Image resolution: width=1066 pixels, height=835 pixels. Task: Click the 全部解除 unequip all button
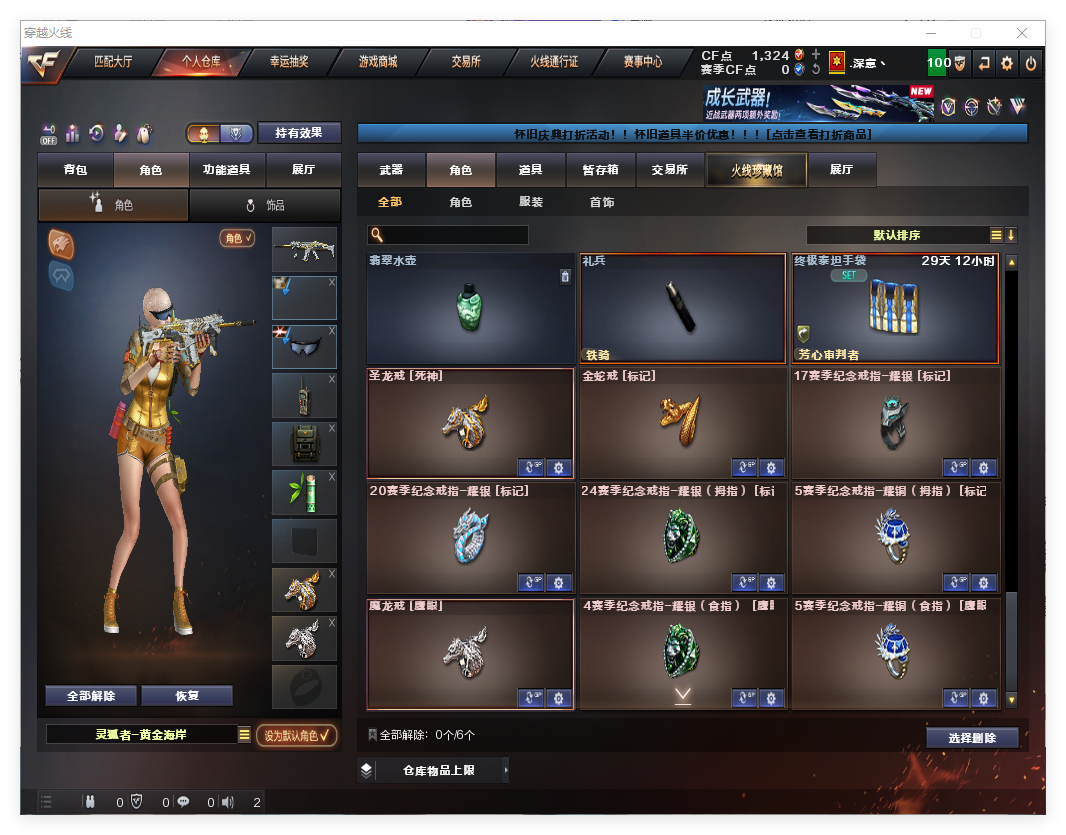(91, 696)
